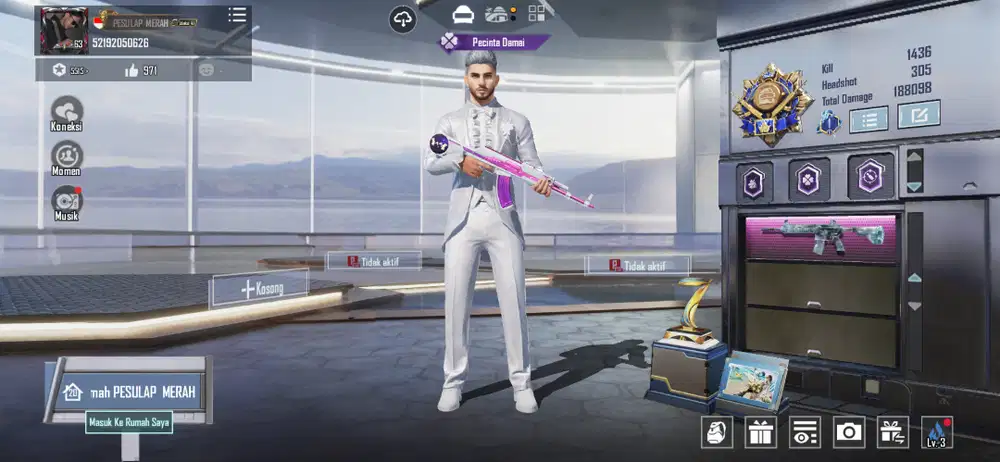The width and height of the screenshot is (1000, 462).
Task: Open the list menu beside the player name
Action: 237,15
